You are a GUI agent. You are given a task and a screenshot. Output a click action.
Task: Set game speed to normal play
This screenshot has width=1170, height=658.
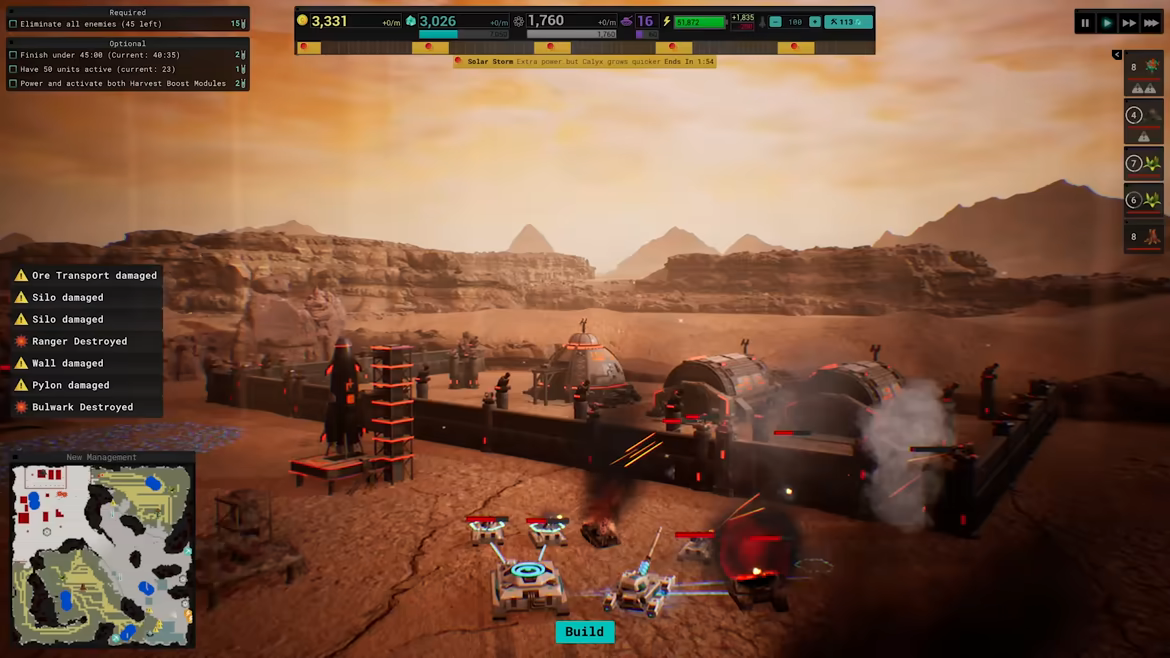[x=1107, y=23]
